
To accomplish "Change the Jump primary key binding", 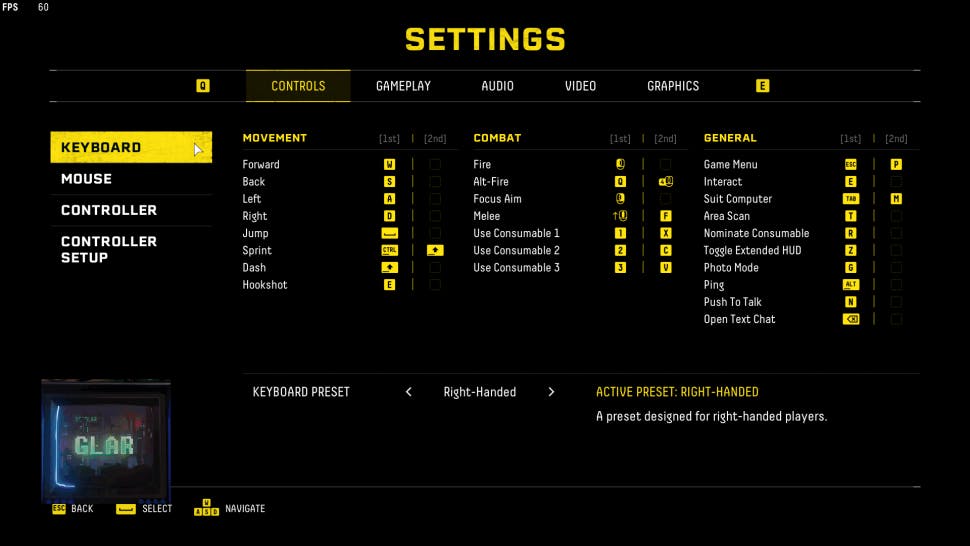I will 389,233.
